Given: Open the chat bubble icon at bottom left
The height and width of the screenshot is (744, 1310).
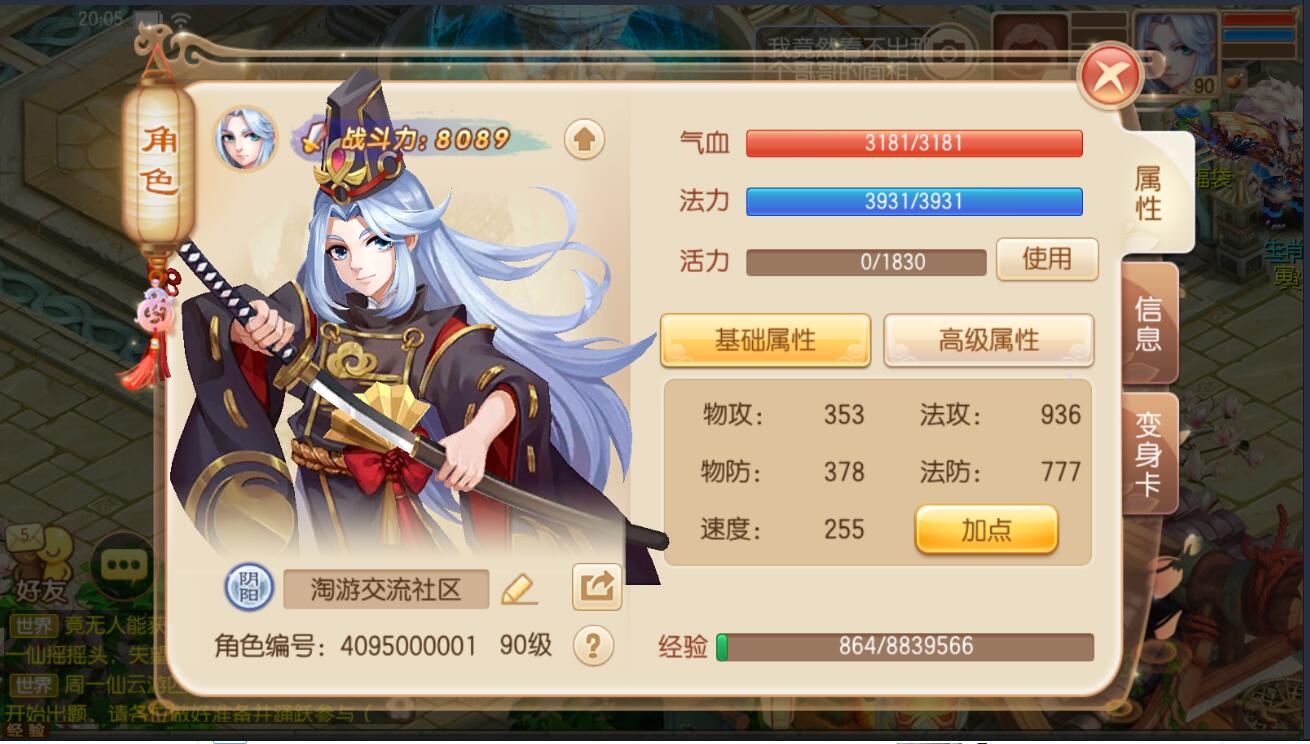Looking at the screenshot, I should click(x=122, y=566).
